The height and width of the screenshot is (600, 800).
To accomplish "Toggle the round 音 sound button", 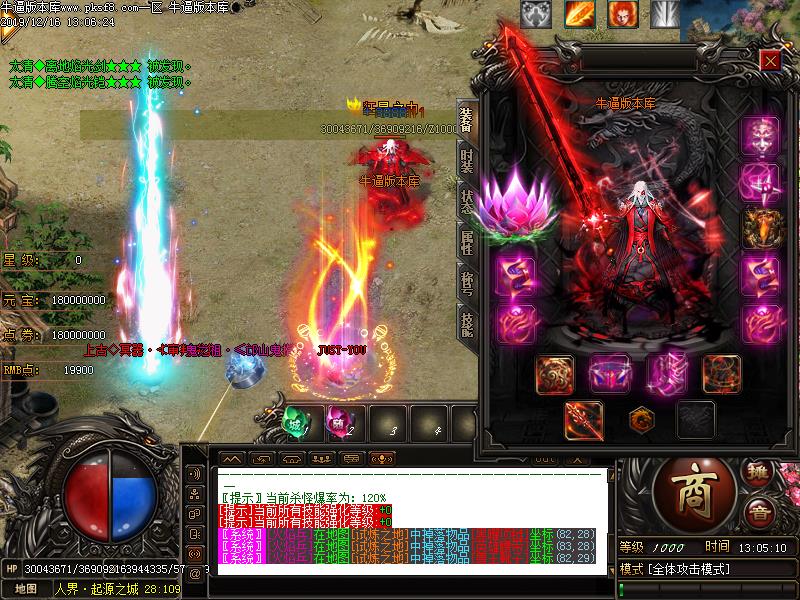I will [x=760, y=513].
